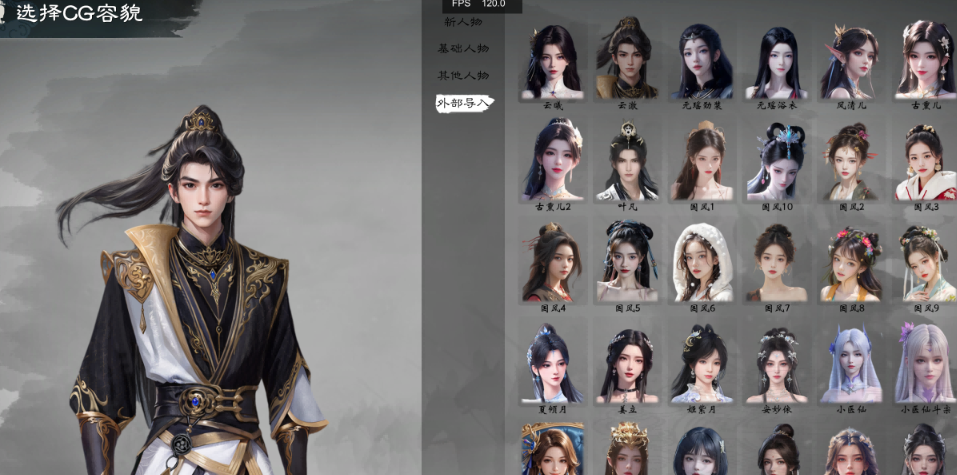Switch to the 新人物 tab
Screen dimensions: 957x475
click(462, 21)
